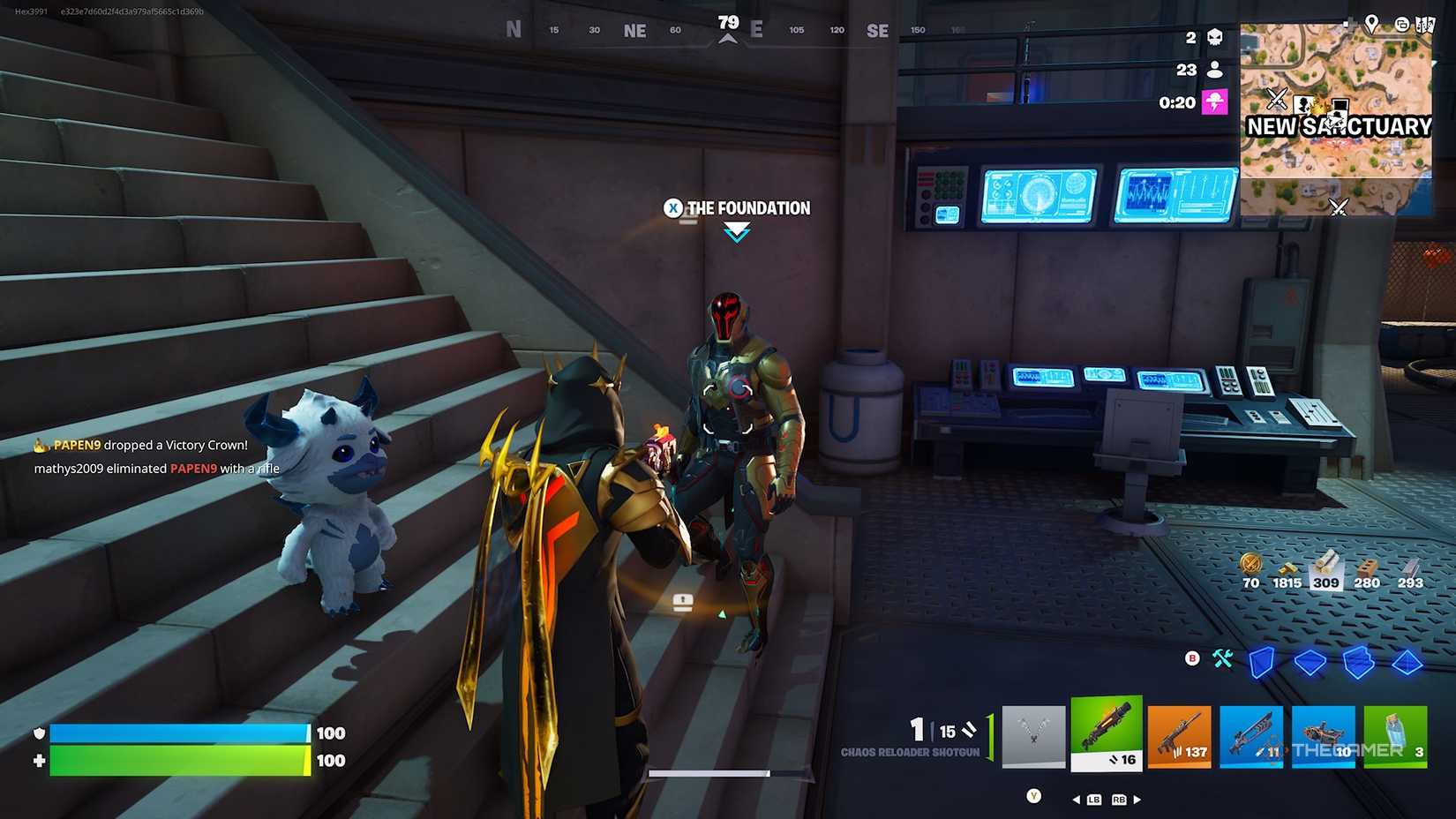This screenshot has height=819, width=1456.
Task: Click the LB previous-weapon arrow
Action: coord(1077,799)
